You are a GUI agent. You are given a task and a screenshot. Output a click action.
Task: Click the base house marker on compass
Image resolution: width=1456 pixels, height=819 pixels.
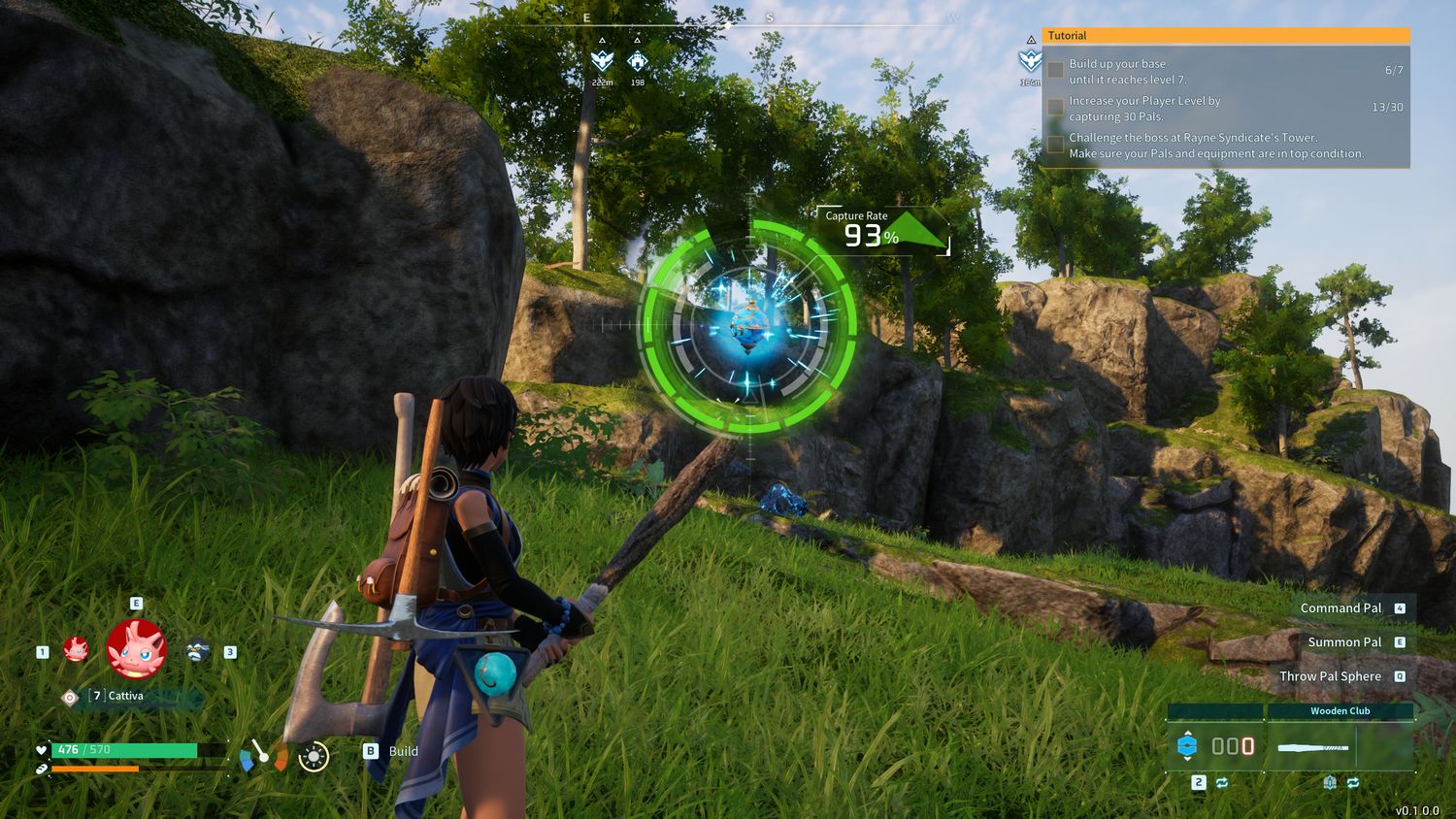point(637,62)
